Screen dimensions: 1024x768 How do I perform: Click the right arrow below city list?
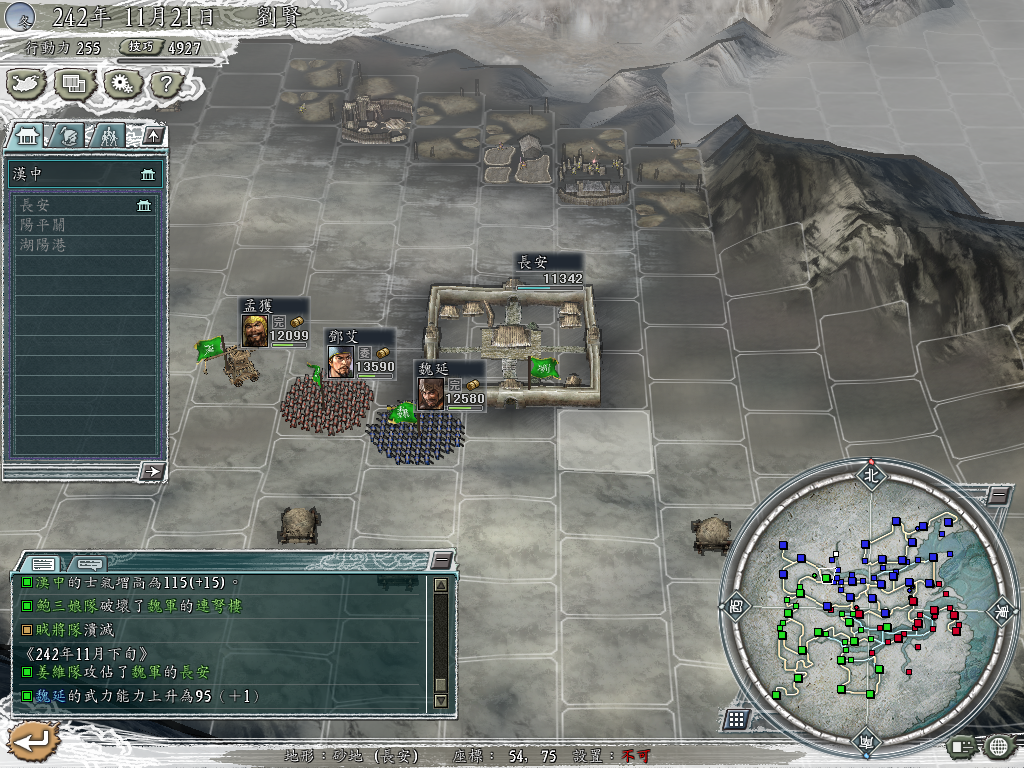(x=152, y=470)
